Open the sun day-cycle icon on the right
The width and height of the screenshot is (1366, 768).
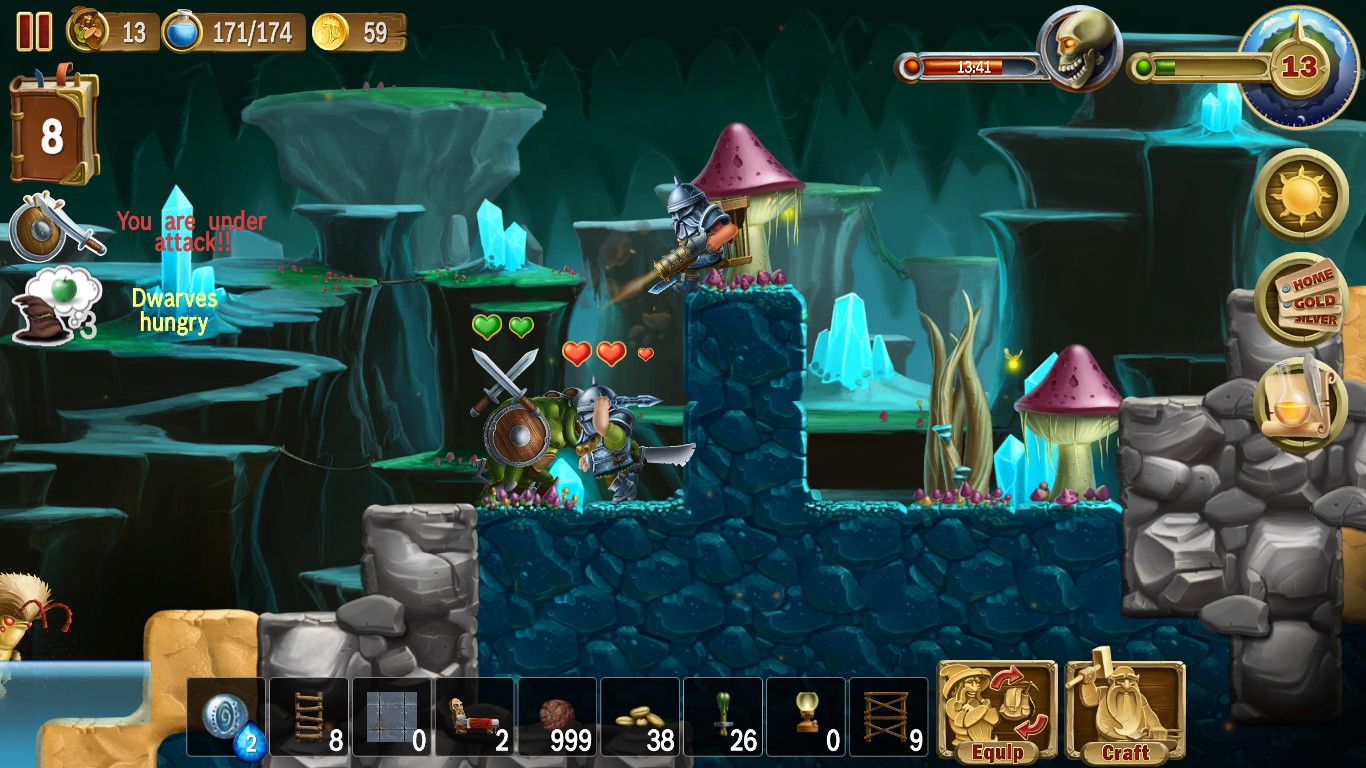coord(1301,196)
